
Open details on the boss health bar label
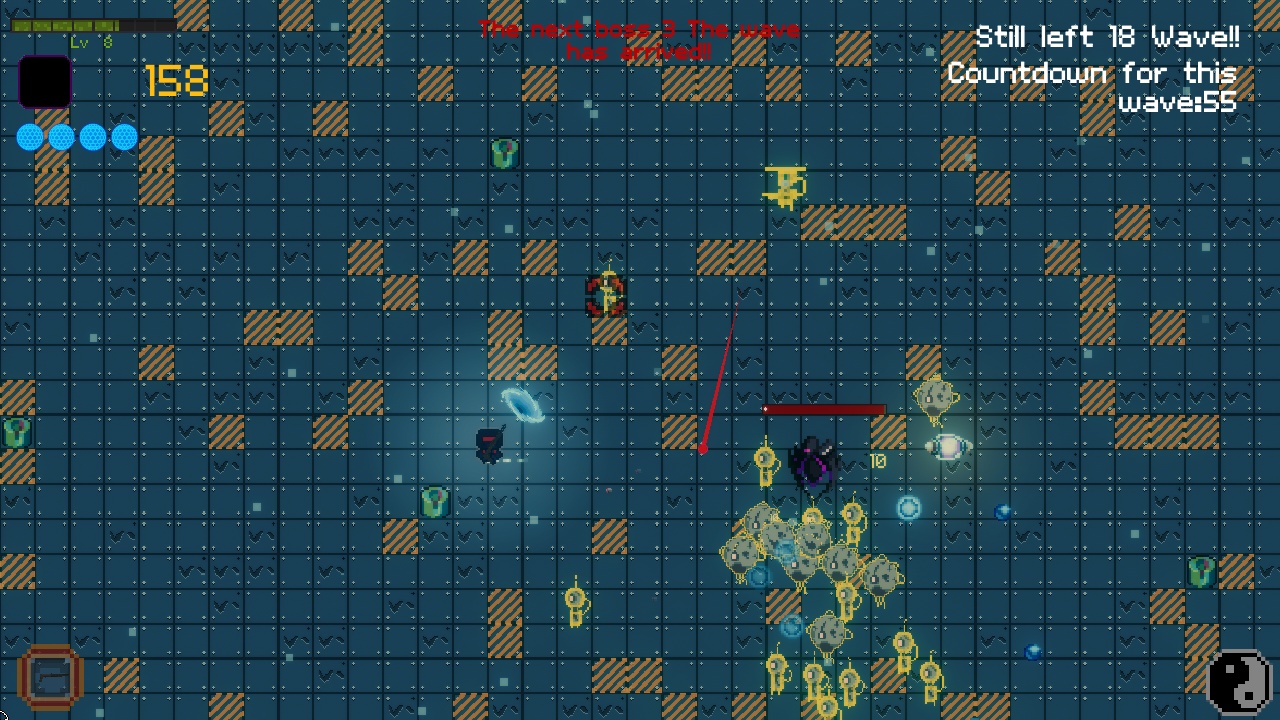click(x=824, y=409)
